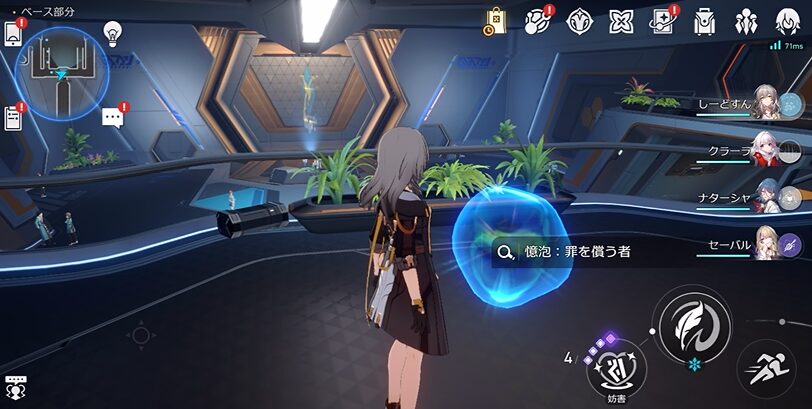812x409 pixels.
Task: Switch to party member ナターシャ
Action: (x=766, y=197)
